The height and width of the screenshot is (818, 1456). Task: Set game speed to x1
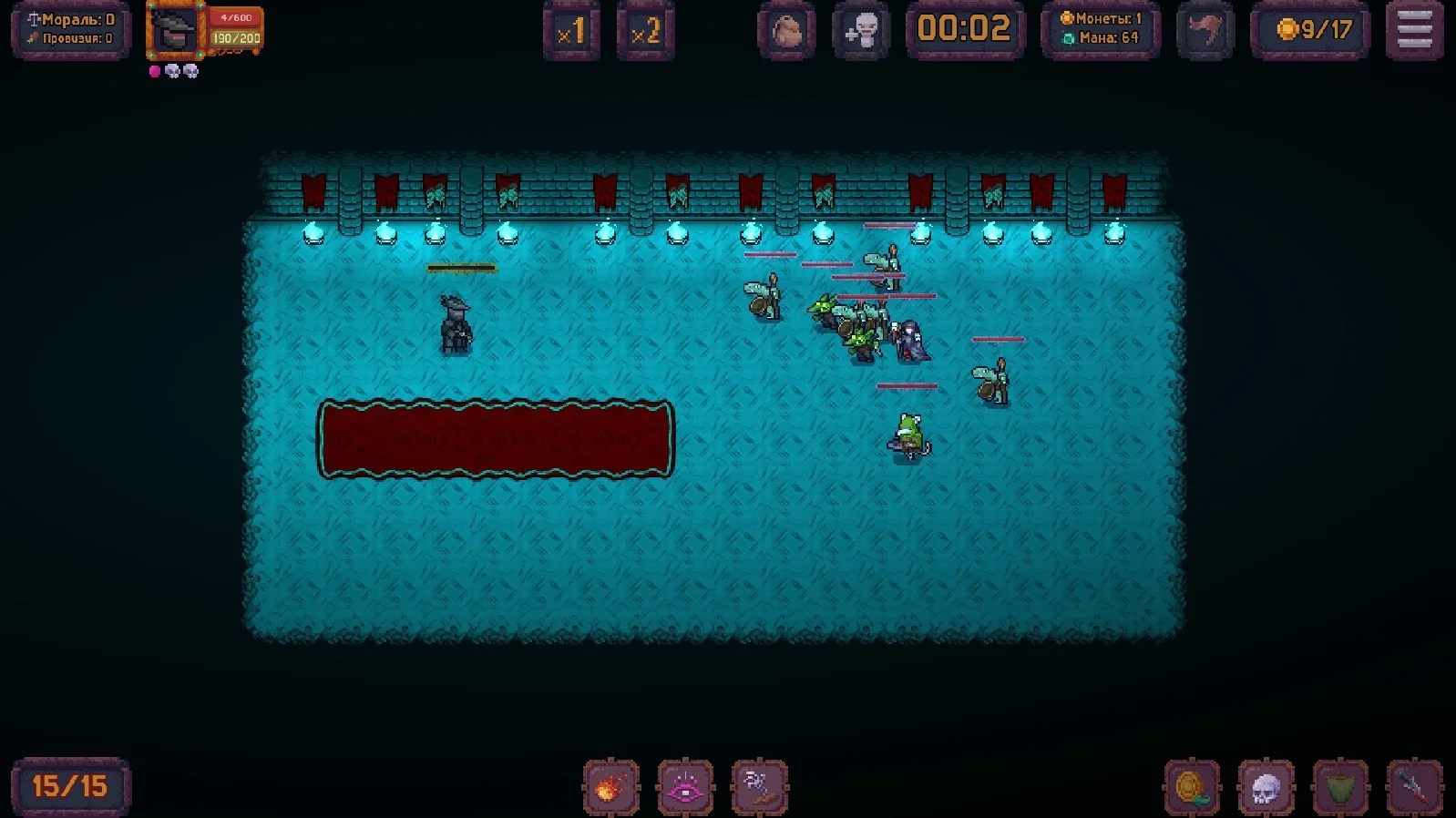[571, 32]
